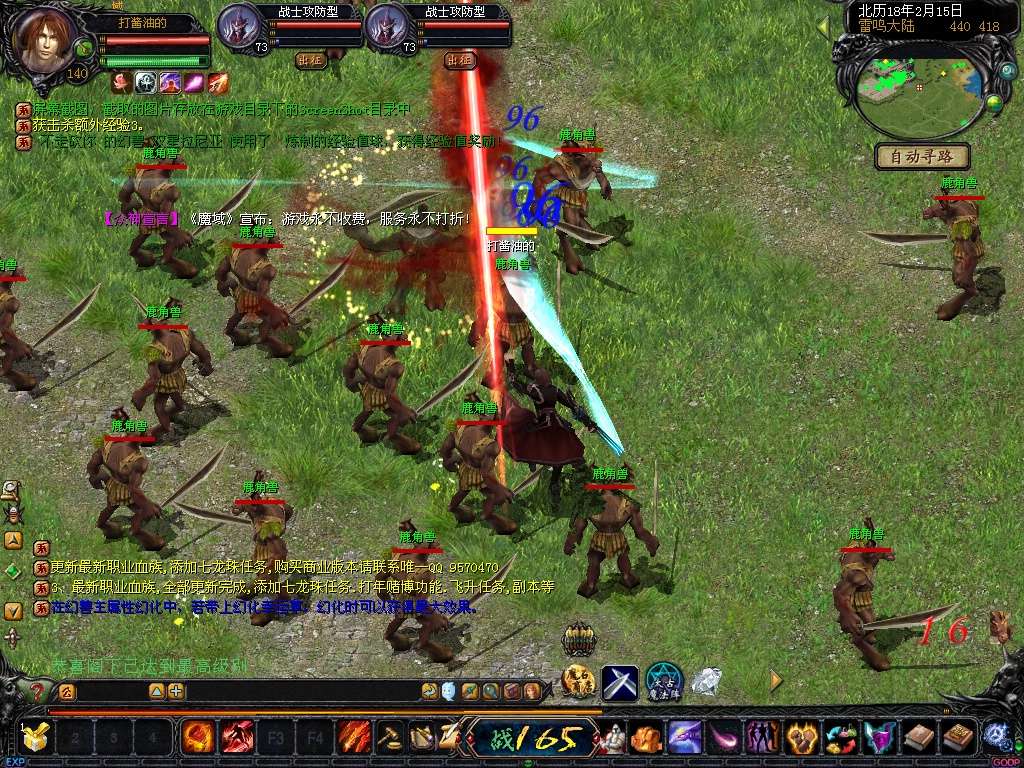Viewport: 1024px width, 768px height.
Task: Open the red question mark help button
Action: 37,691
